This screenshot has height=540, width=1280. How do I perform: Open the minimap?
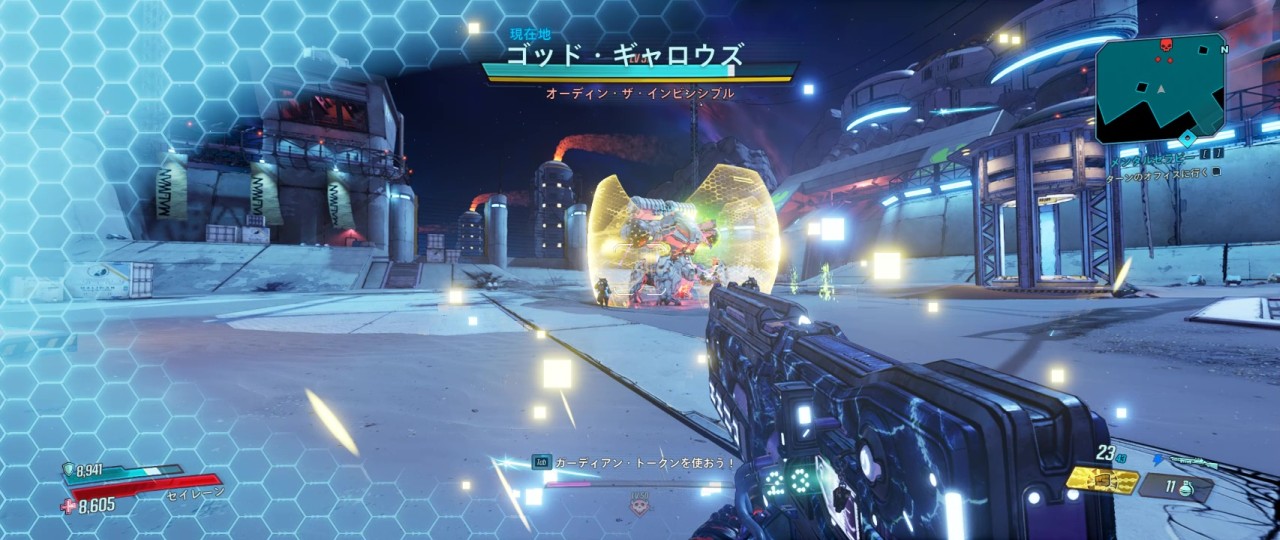pyautogui.click(x=1160, y=88)
